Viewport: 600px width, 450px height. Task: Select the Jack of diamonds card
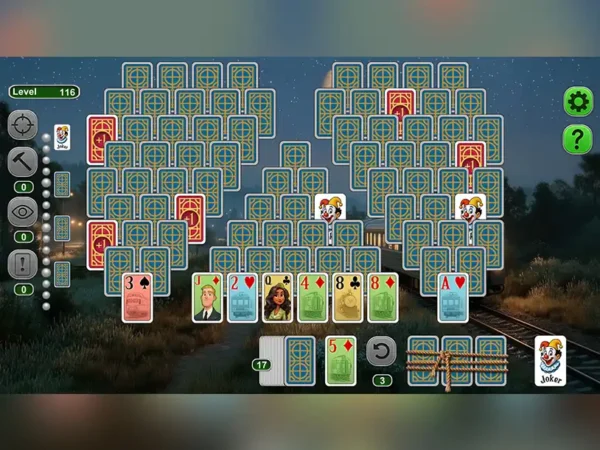pyautogui.click(x=207, y=297)
